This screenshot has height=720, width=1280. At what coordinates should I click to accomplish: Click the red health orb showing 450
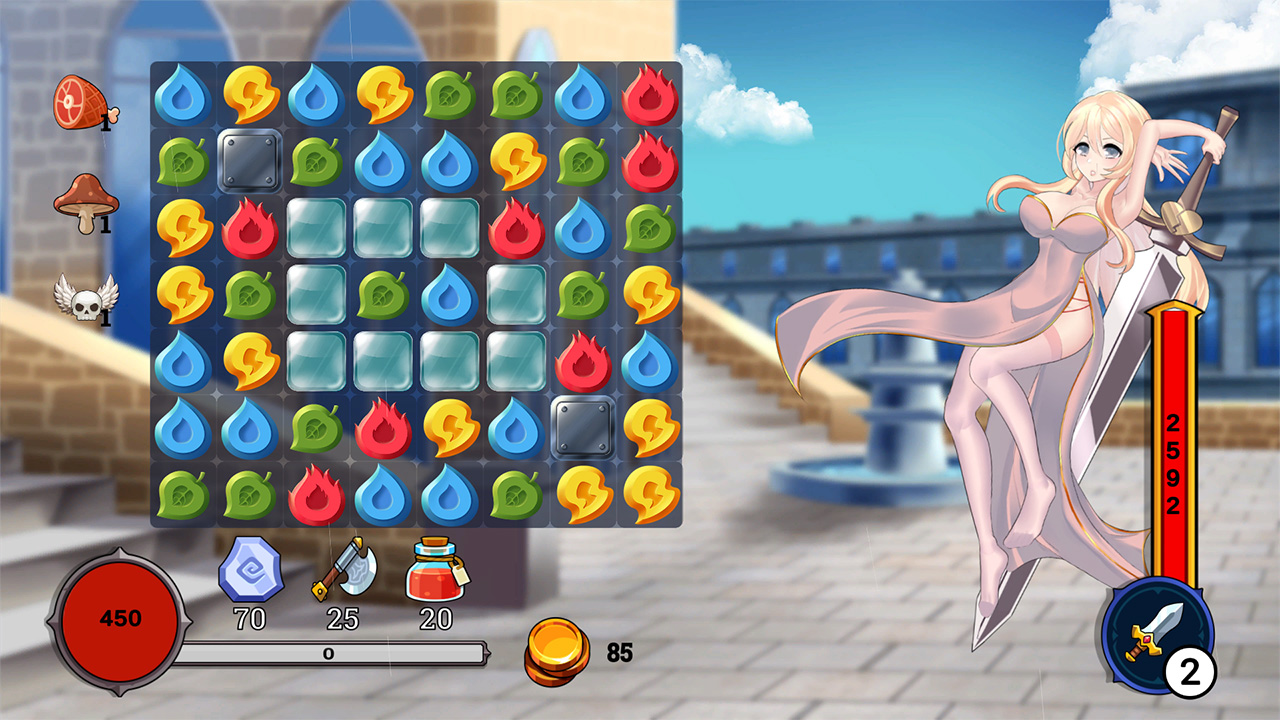click(118, 618)
